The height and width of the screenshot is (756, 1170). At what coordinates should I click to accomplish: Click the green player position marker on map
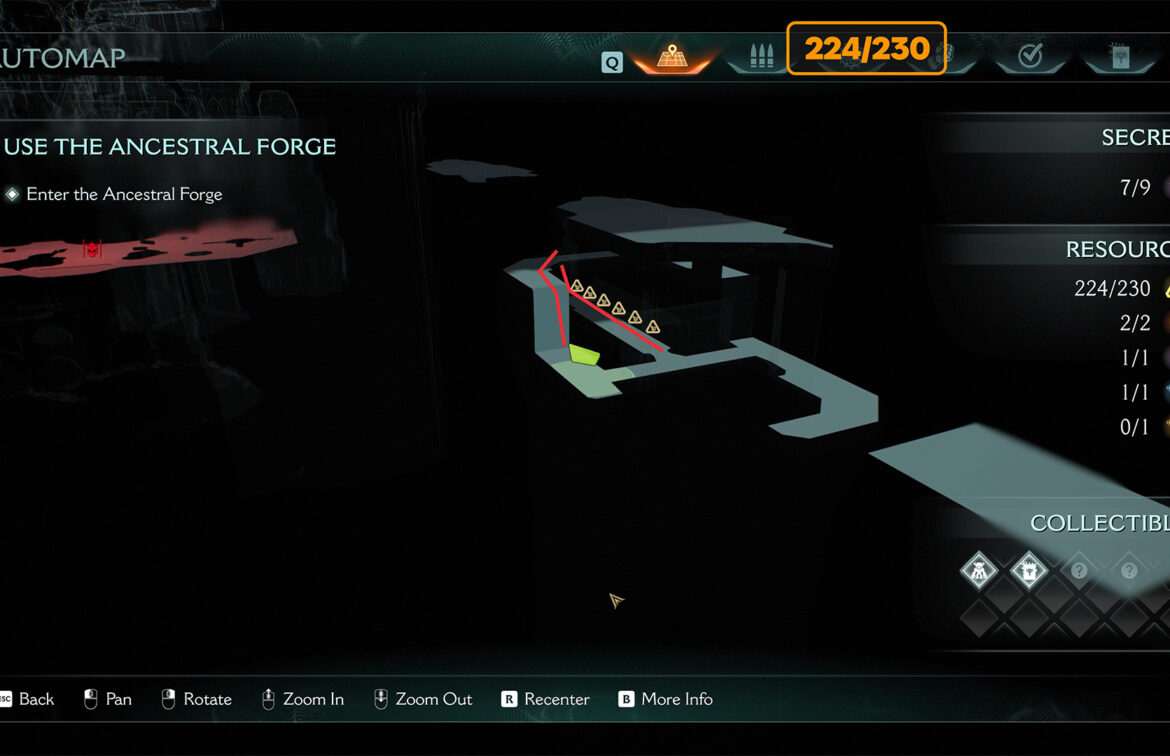tap(584, 353)
